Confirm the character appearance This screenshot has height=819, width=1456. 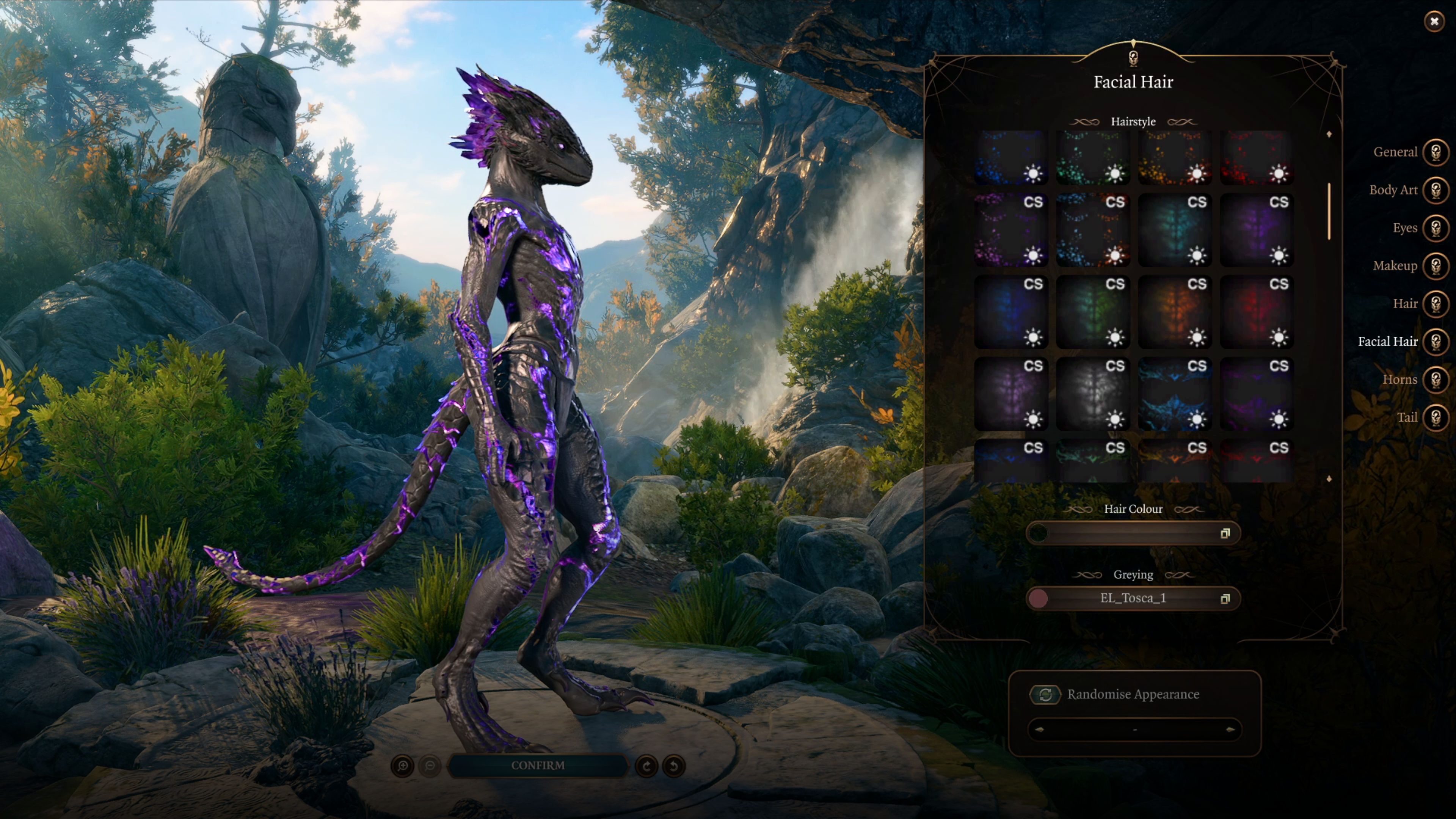coord(538,765)
